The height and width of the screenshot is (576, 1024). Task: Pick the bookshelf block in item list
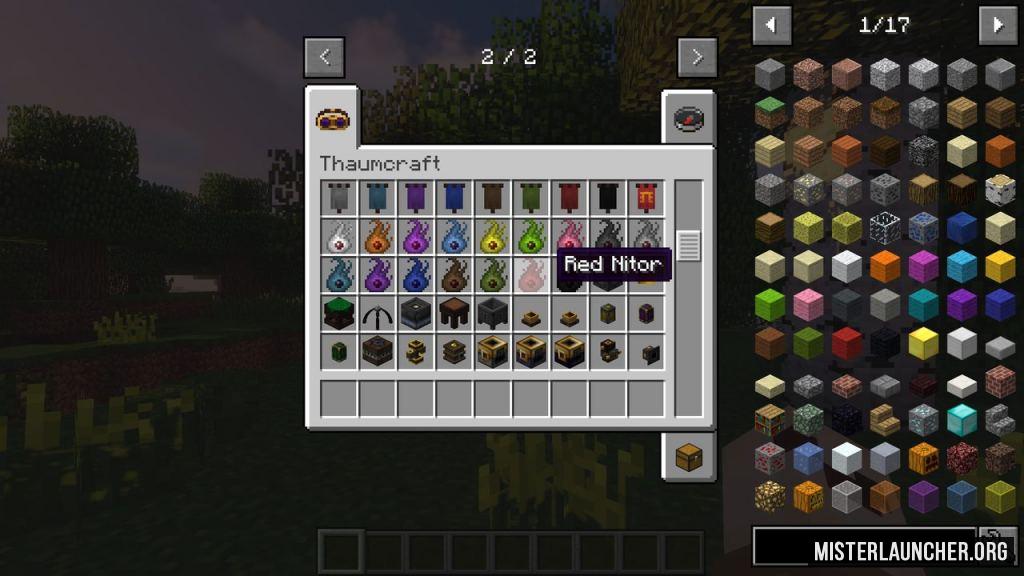click(x=769, y=419)
